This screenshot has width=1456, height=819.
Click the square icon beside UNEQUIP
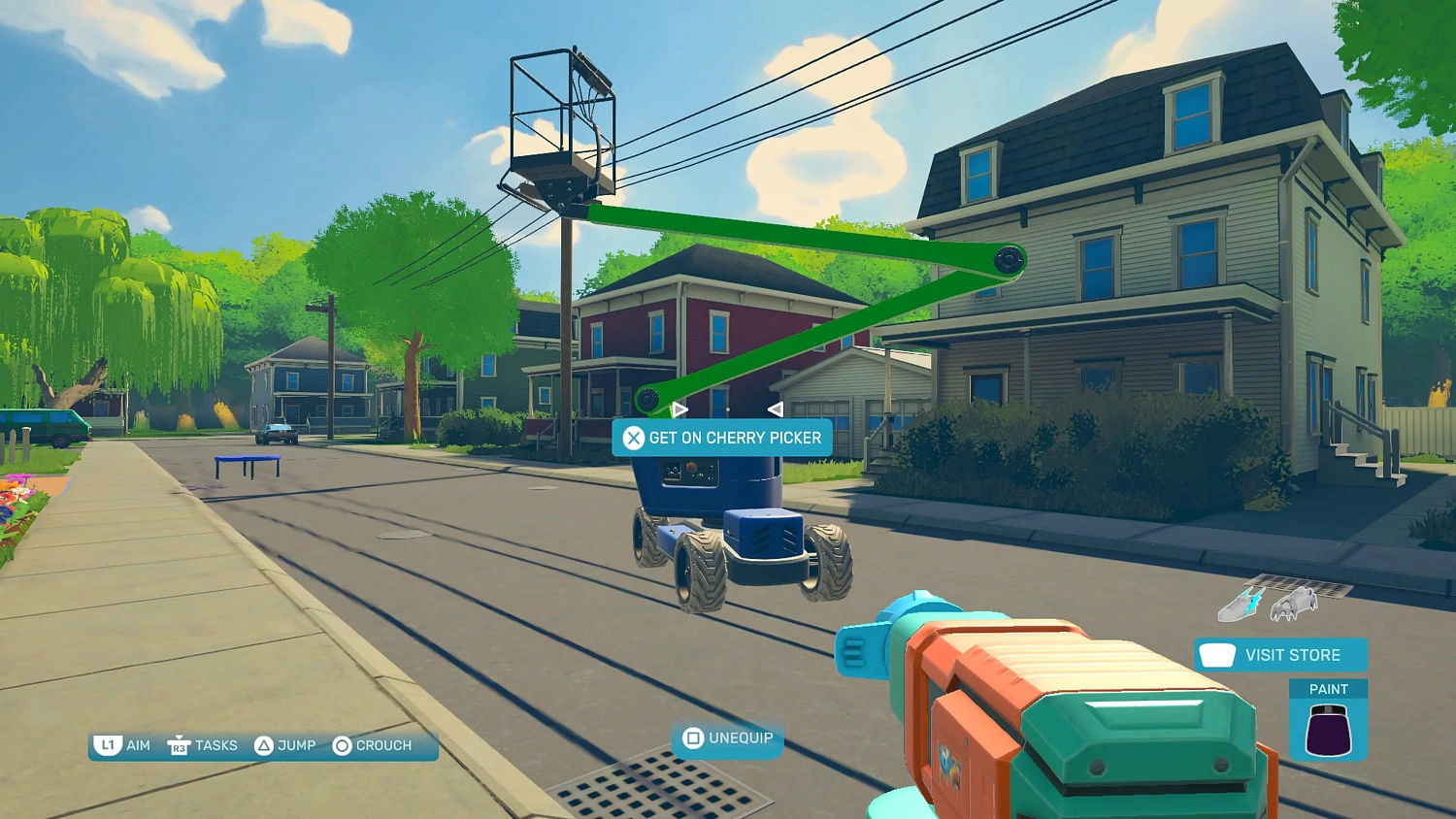click(692, 738)
